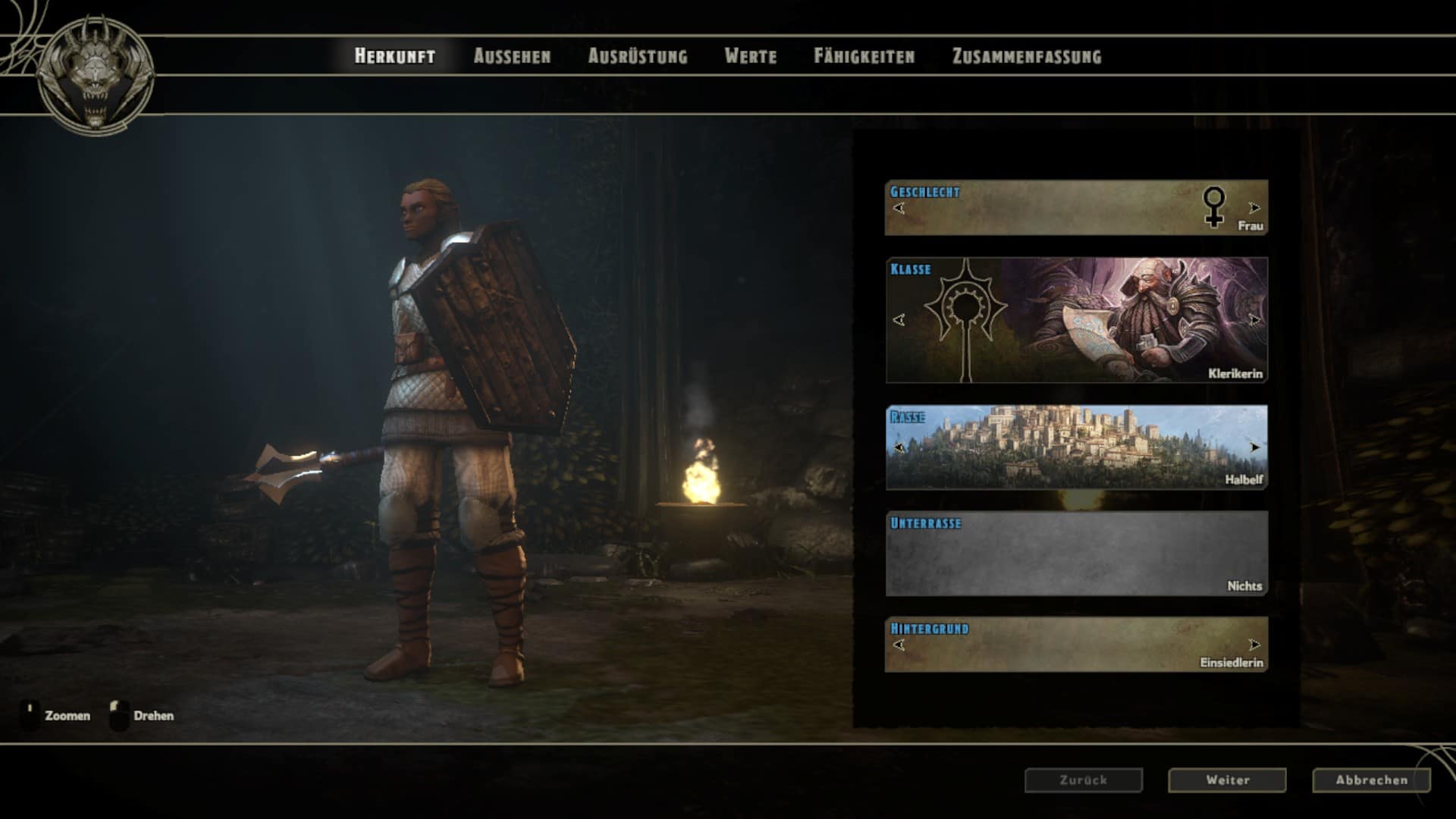The image size is (1456, 819).
Task: Cycle Hintergrund to the next choice
Action: (1254, 645)
